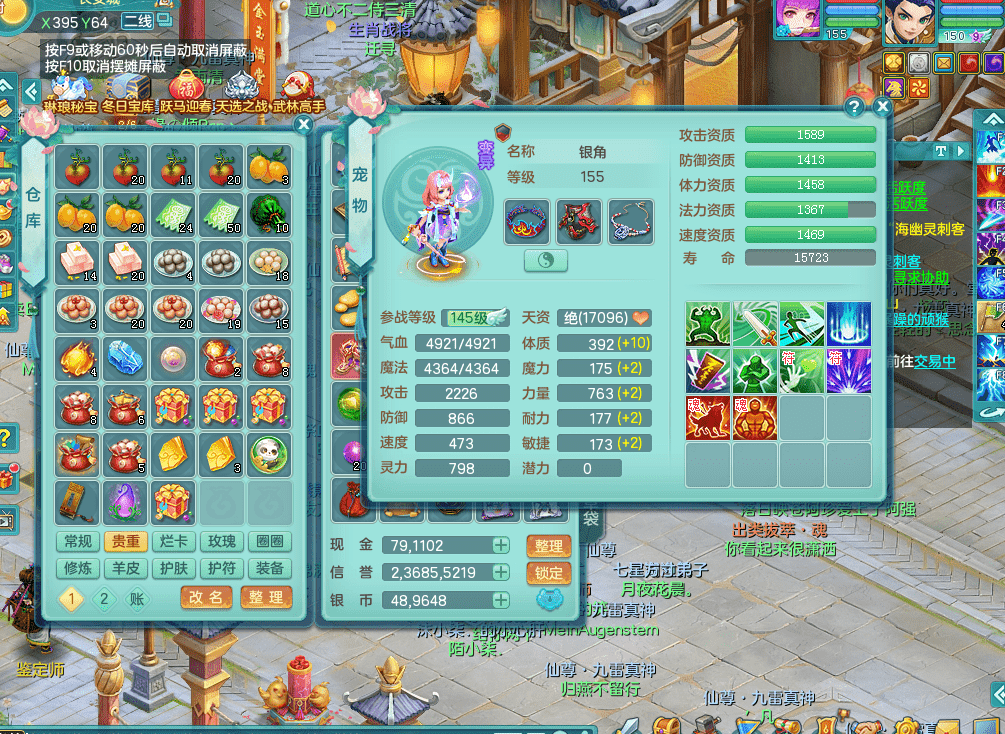Click the orange 改名 rename button

[x=207, y=597]
